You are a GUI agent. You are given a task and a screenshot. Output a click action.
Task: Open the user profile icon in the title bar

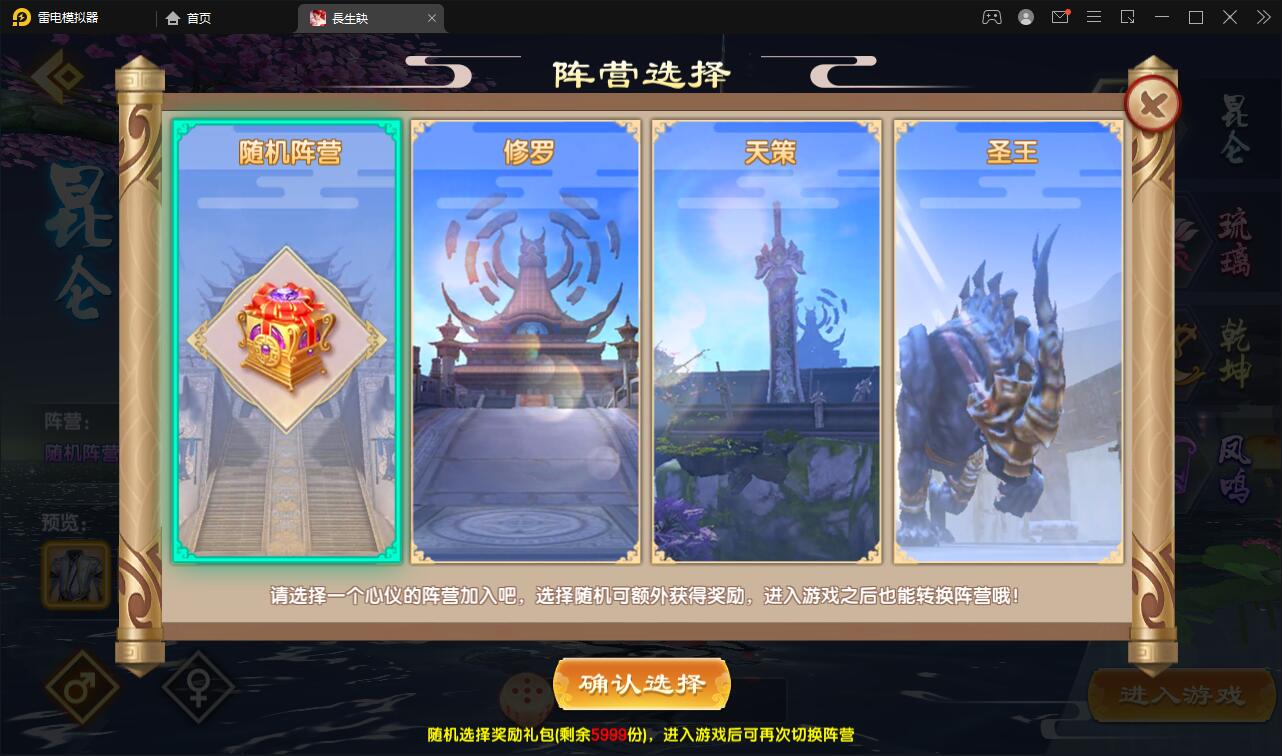[1026, 17]
